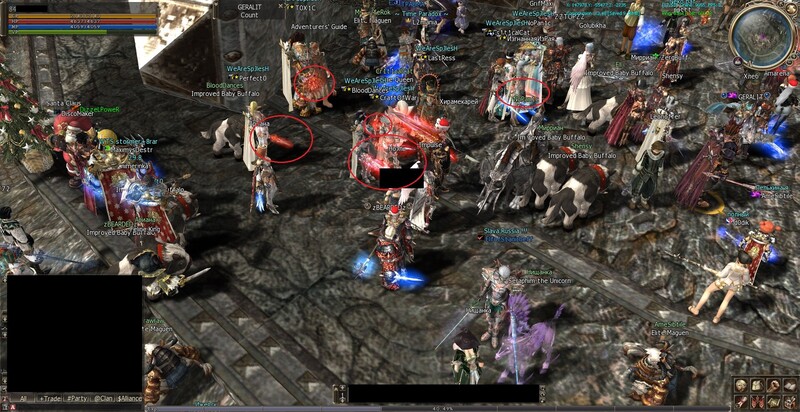Click the circular minimap
The width and height of the screenshot is (800, 412).
click(760, 37)
